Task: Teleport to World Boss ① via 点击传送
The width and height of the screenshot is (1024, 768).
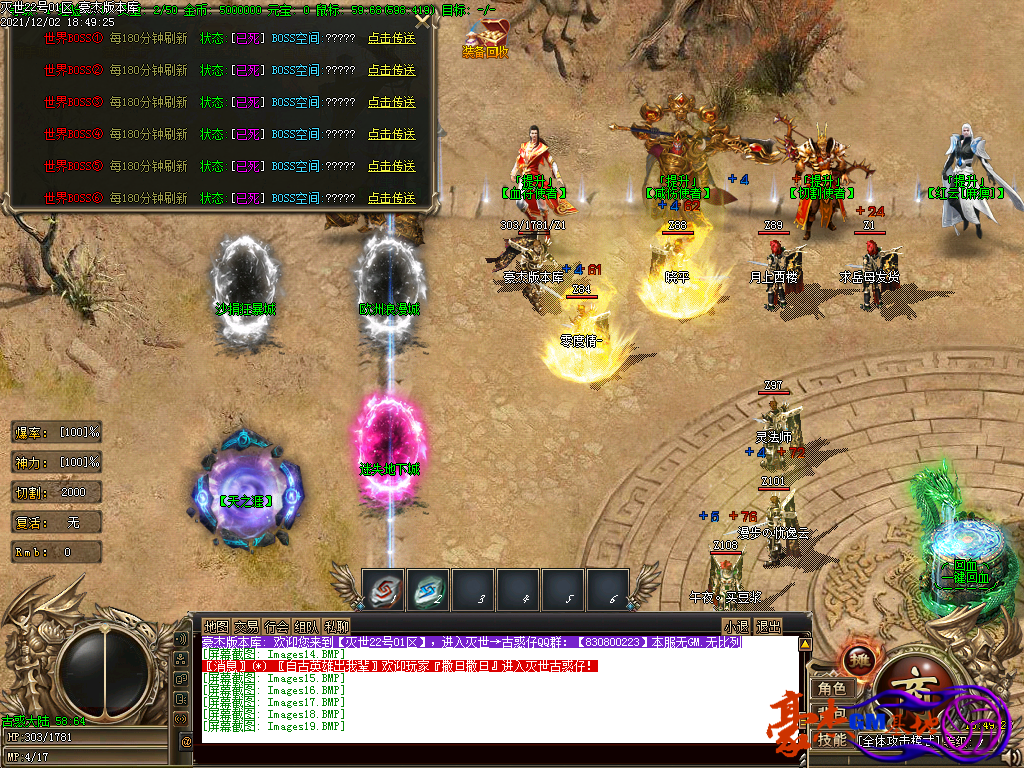Action: point(391,38)
